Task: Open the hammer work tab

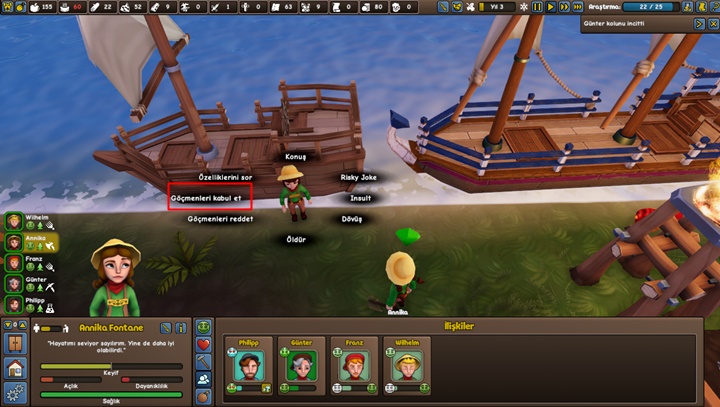Action: pyautogui.click(x=203, y=361)
